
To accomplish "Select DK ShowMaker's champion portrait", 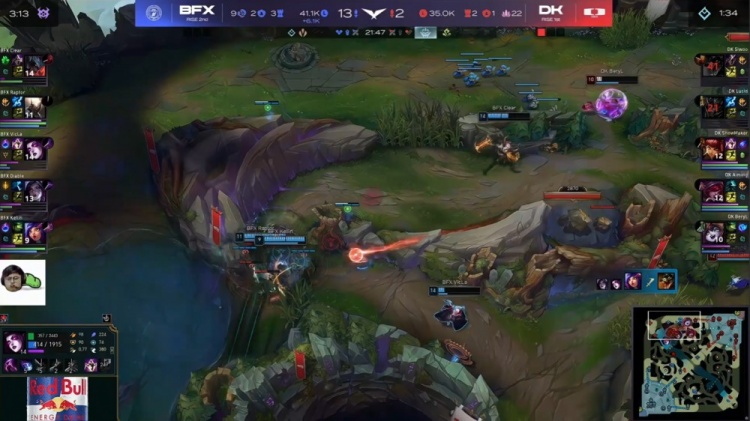I will tap(714, 149).
